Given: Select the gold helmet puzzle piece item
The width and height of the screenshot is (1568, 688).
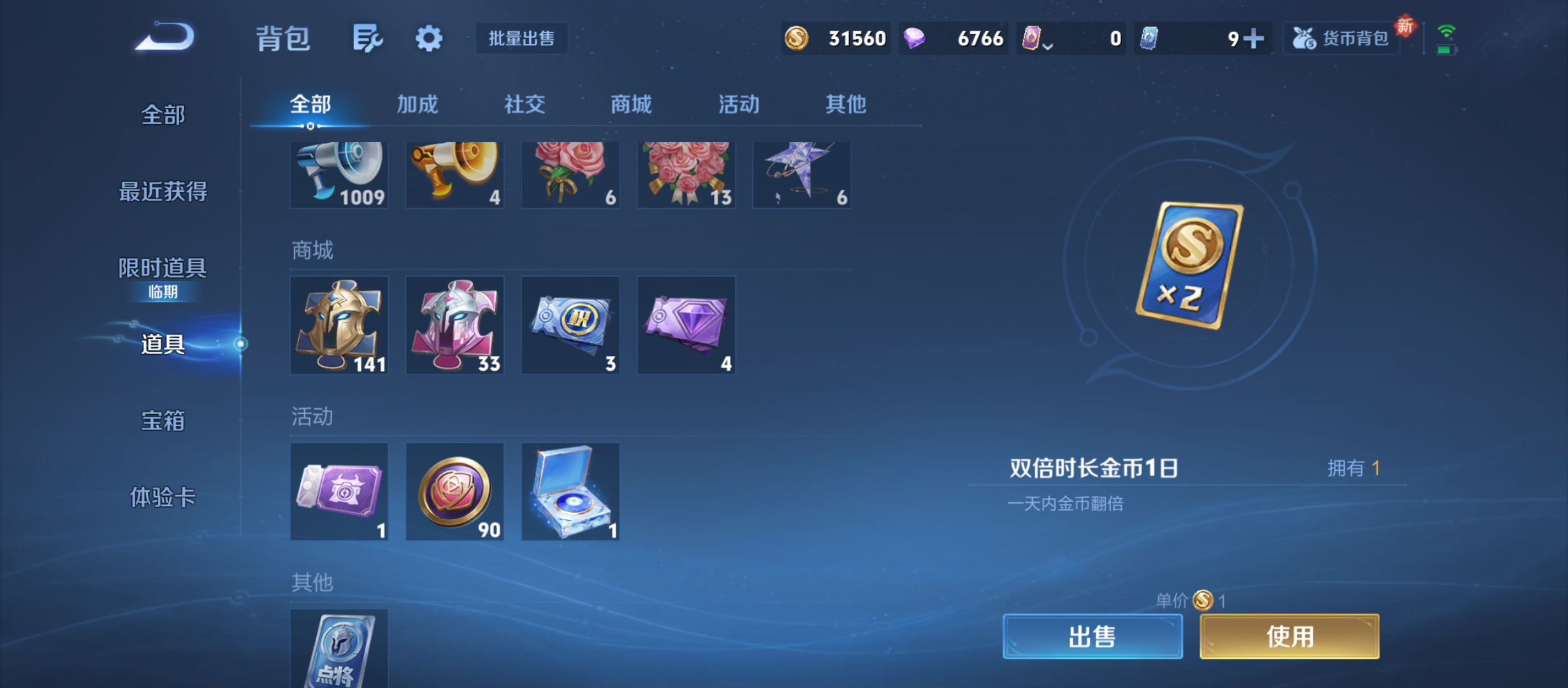Looking at the screenshot, I should point(339,325).
